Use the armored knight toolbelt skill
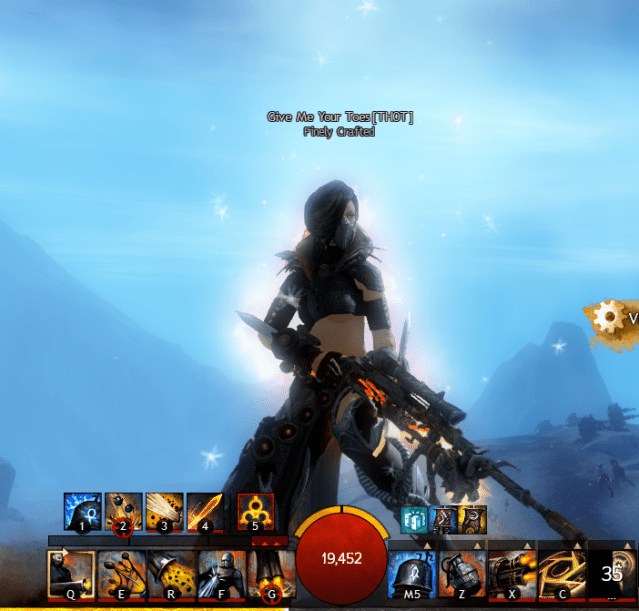Screen dimensions: 639x611 point(220,573)
